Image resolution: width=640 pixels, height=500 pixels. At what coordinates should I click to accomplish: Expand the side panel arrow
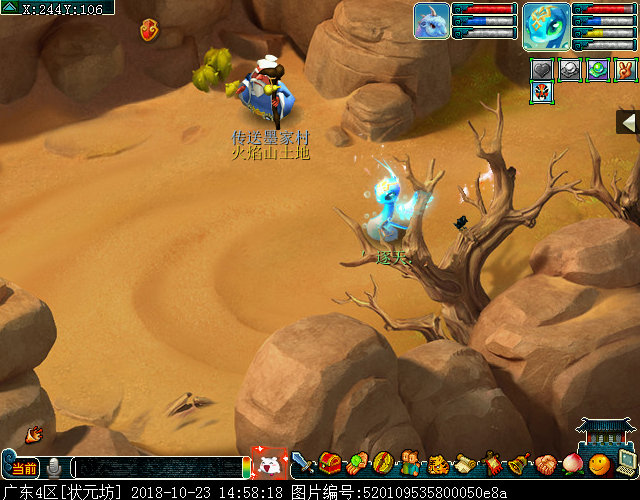pos(628,122)
